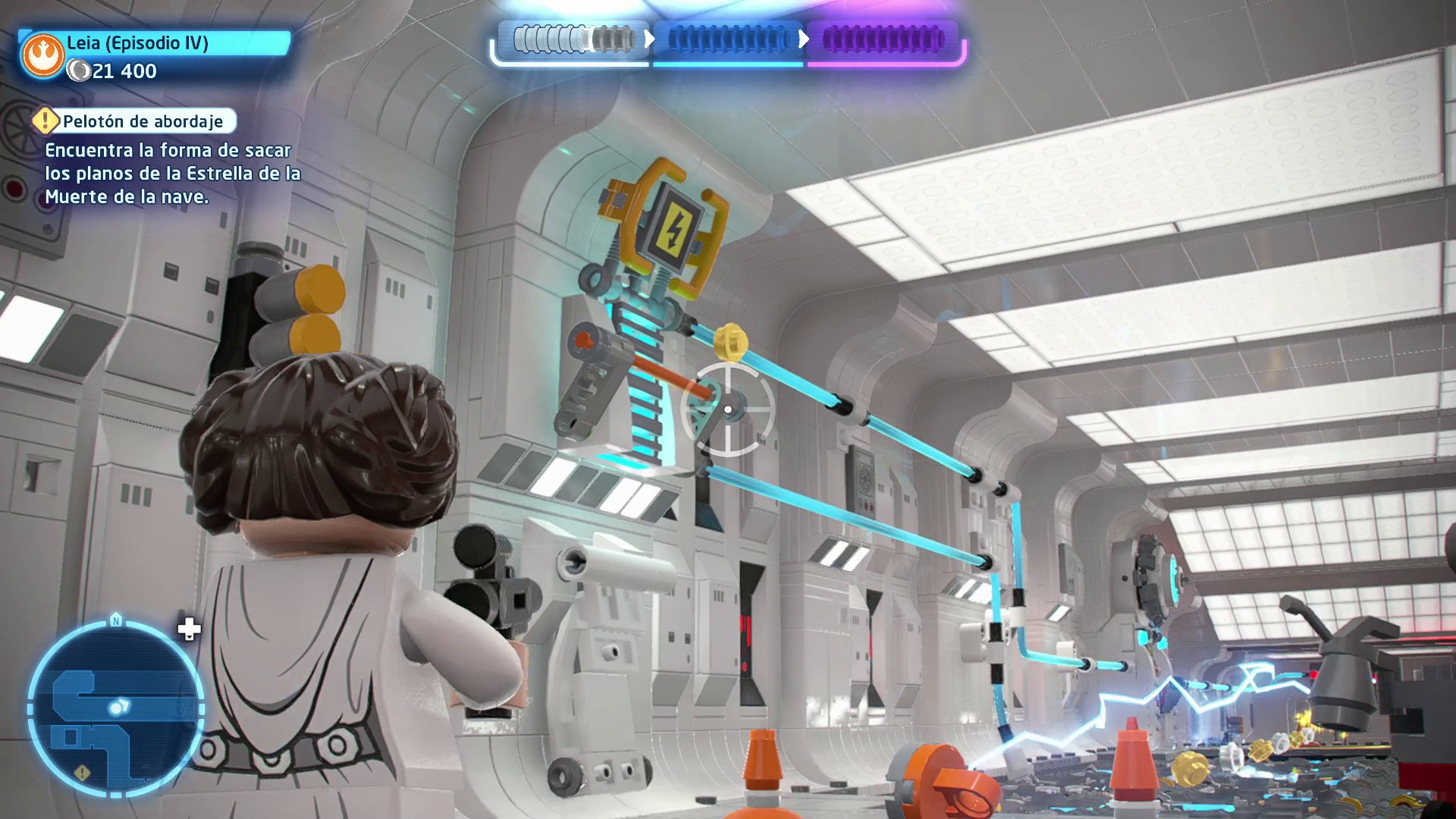Viewport: 1456px width, 819px height.
Task: Click the first white arrow chevron in the meter
Action: click(x=650, y=37)
